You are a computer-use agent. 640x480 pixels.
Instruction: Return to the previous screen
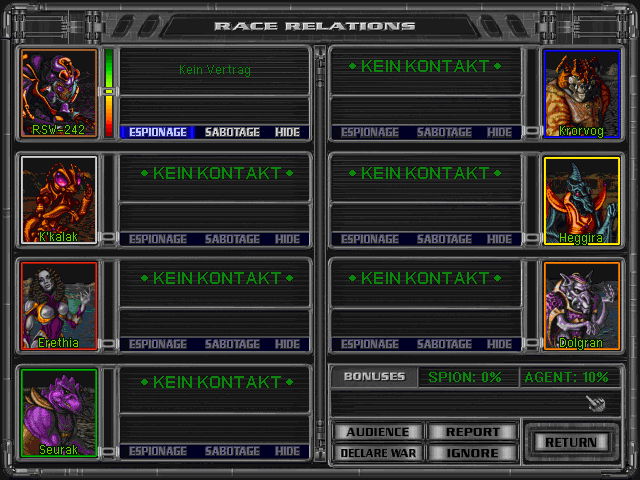click(x=571, y=442)
